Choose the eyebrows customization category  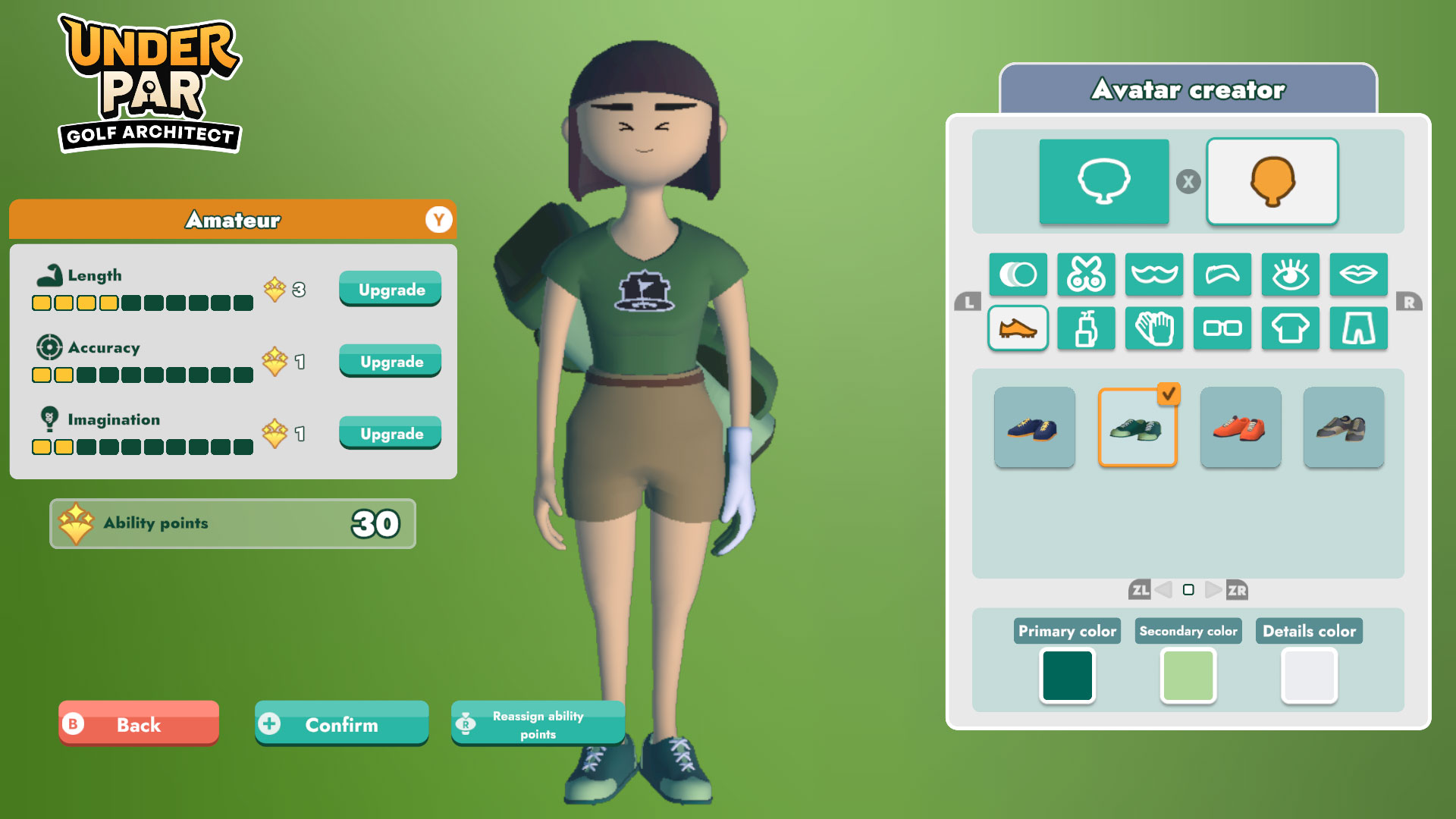[1222, 275]
